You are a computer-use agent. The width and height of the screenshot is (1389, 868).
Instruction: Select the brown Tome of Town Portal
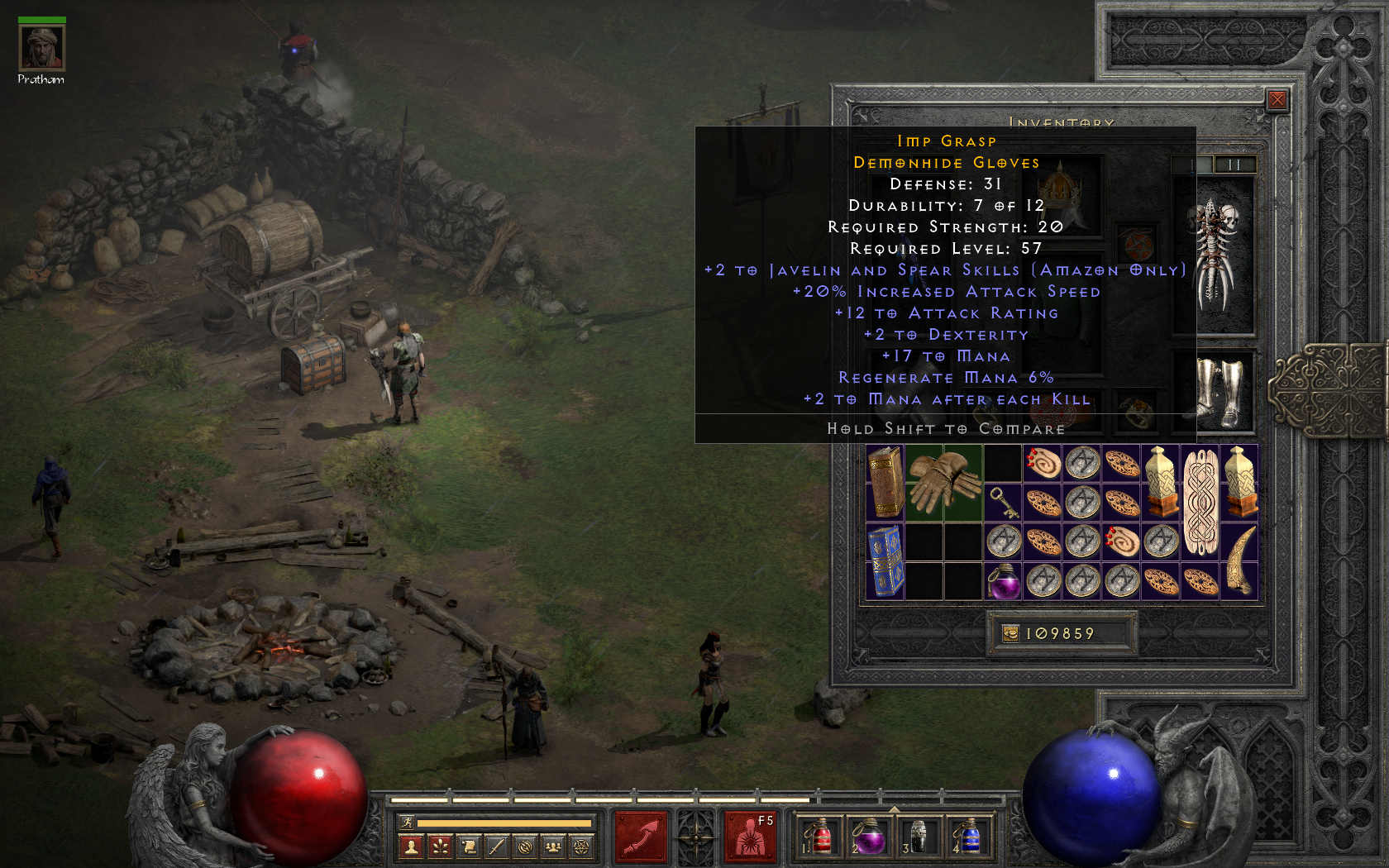pyautogui.click(x=885, y=483)
